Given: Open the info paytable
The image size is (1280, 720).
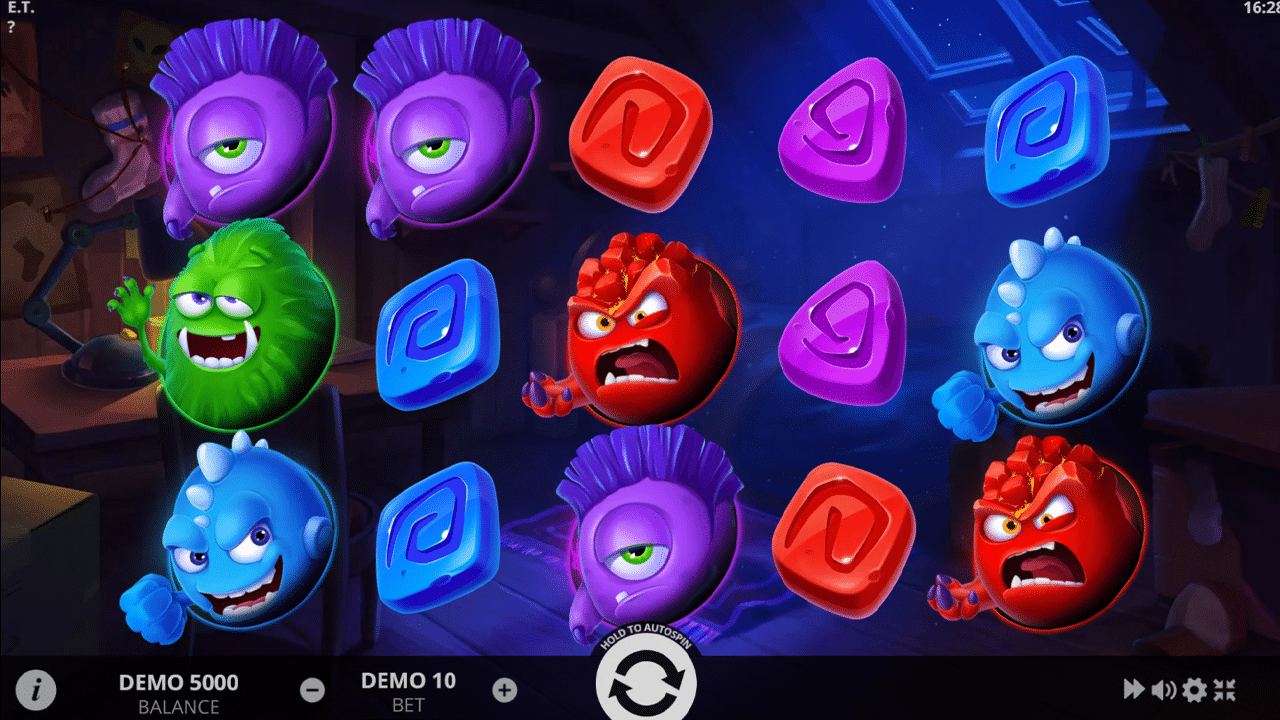Looking at the screenshot, I should tap(37, 689).
